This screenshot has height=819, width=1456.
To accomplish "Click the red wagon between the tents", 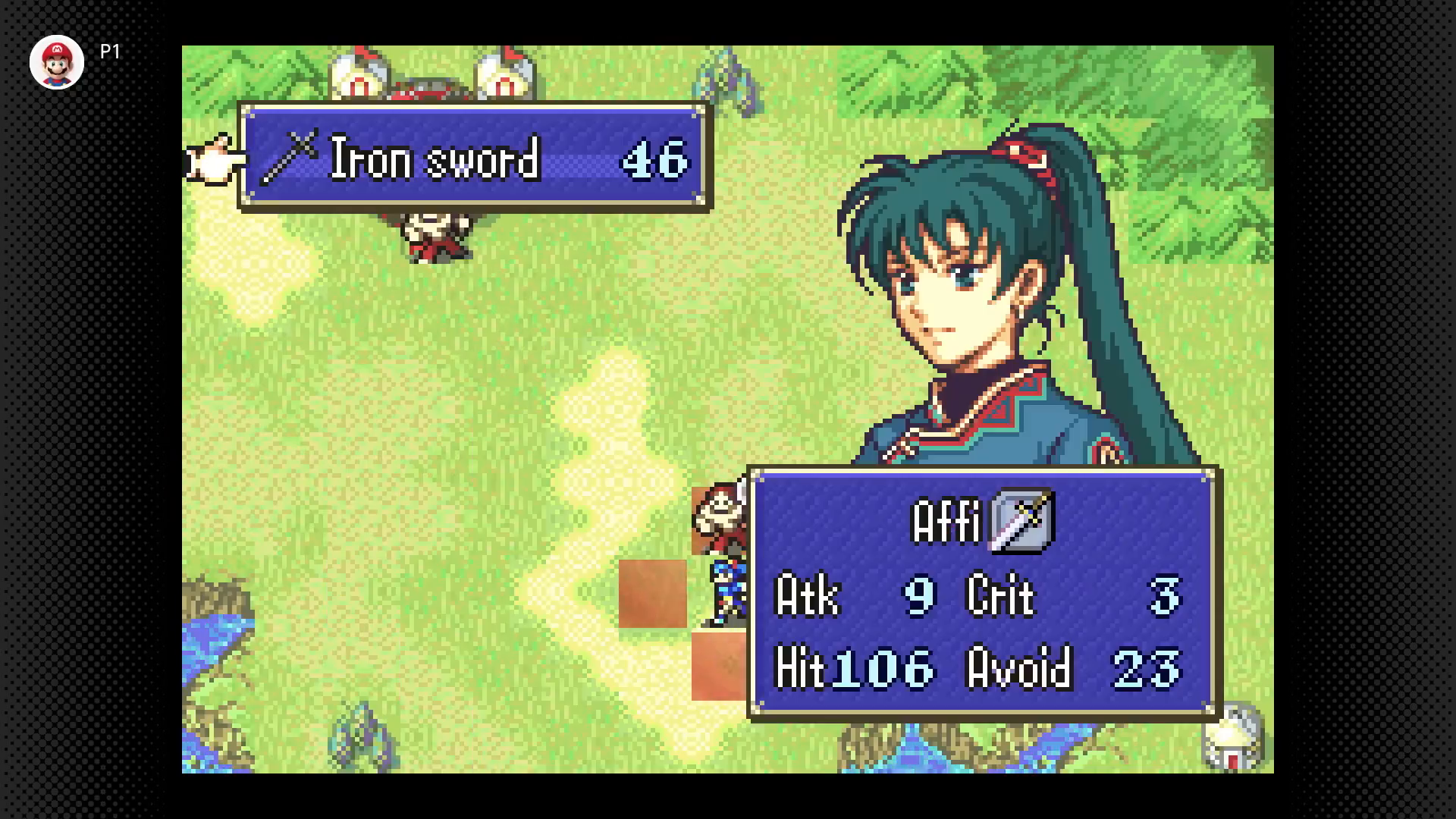I will click(428, 87).
